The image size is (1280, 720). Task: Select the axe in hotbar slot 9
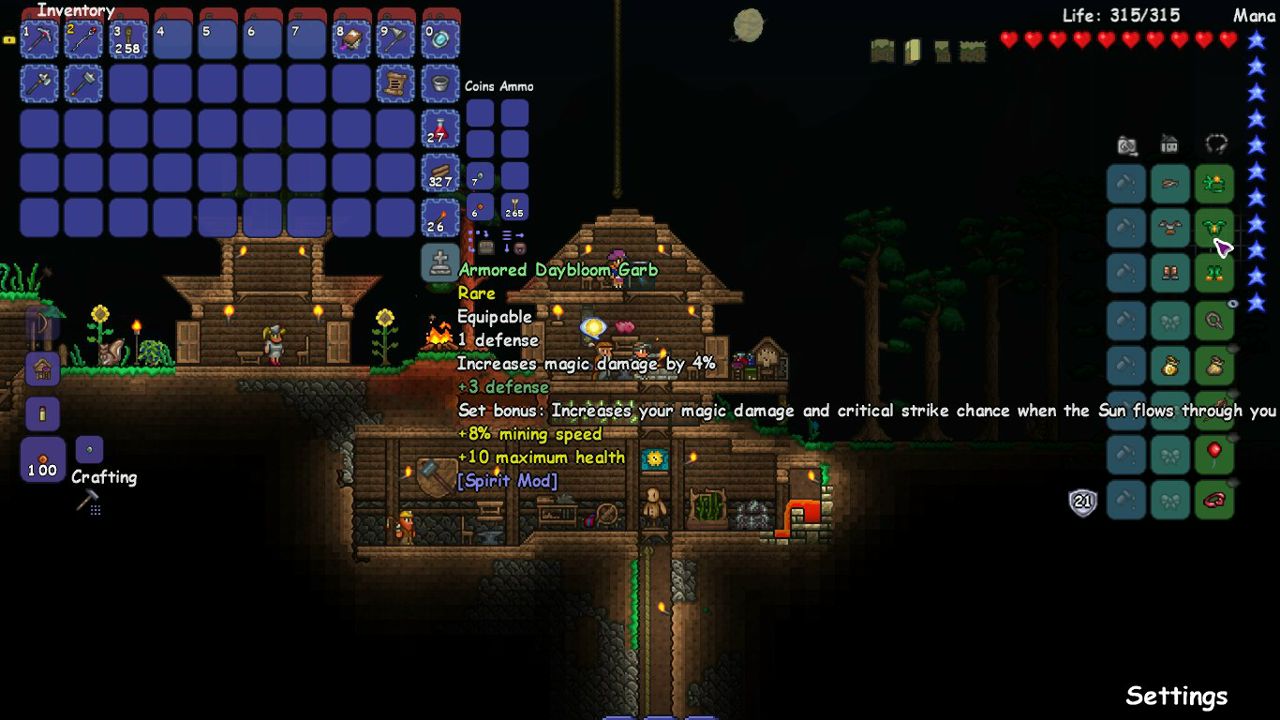point(397,38)
